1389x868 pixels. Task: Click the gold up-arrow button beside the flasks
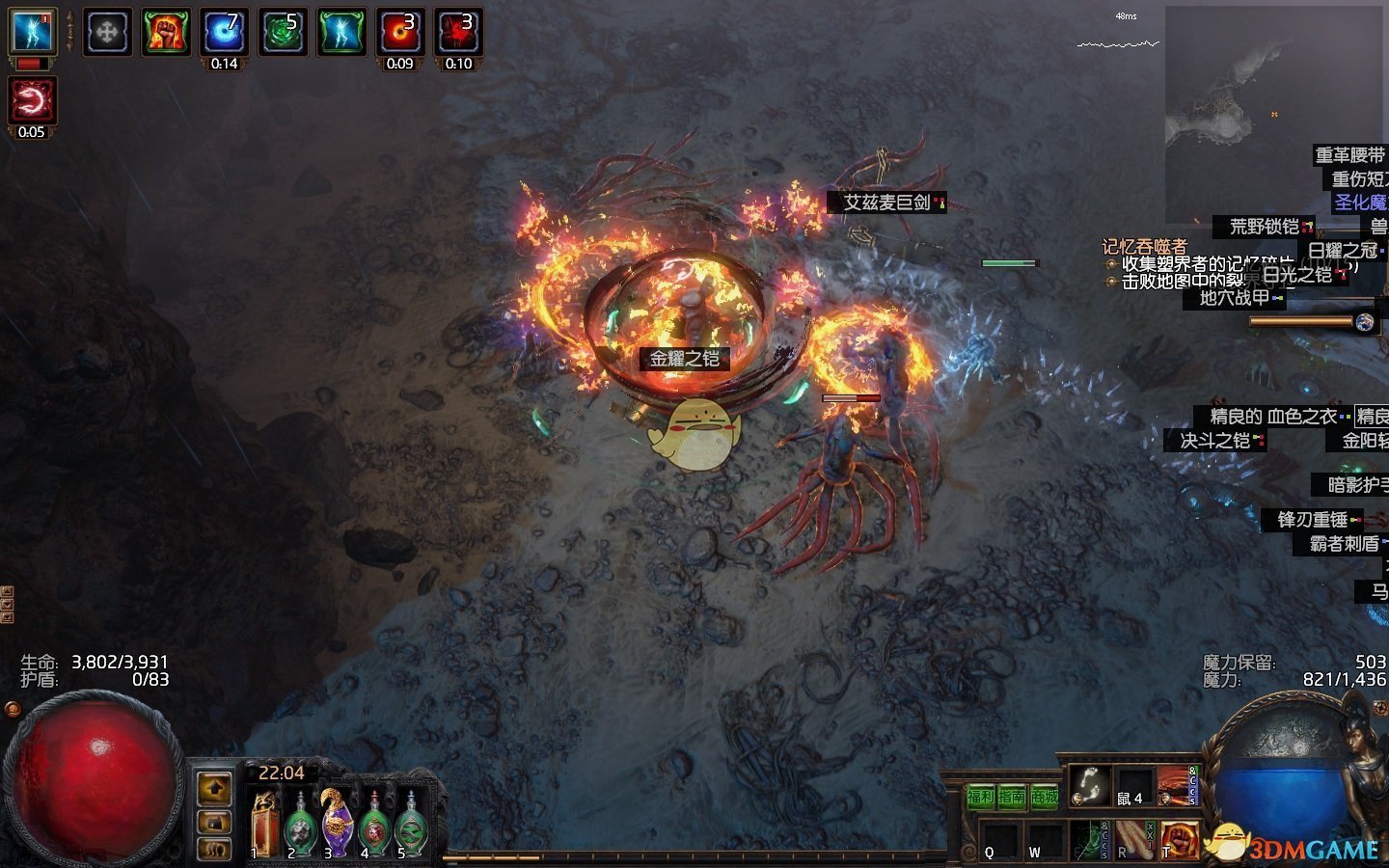tap(214, 788)
